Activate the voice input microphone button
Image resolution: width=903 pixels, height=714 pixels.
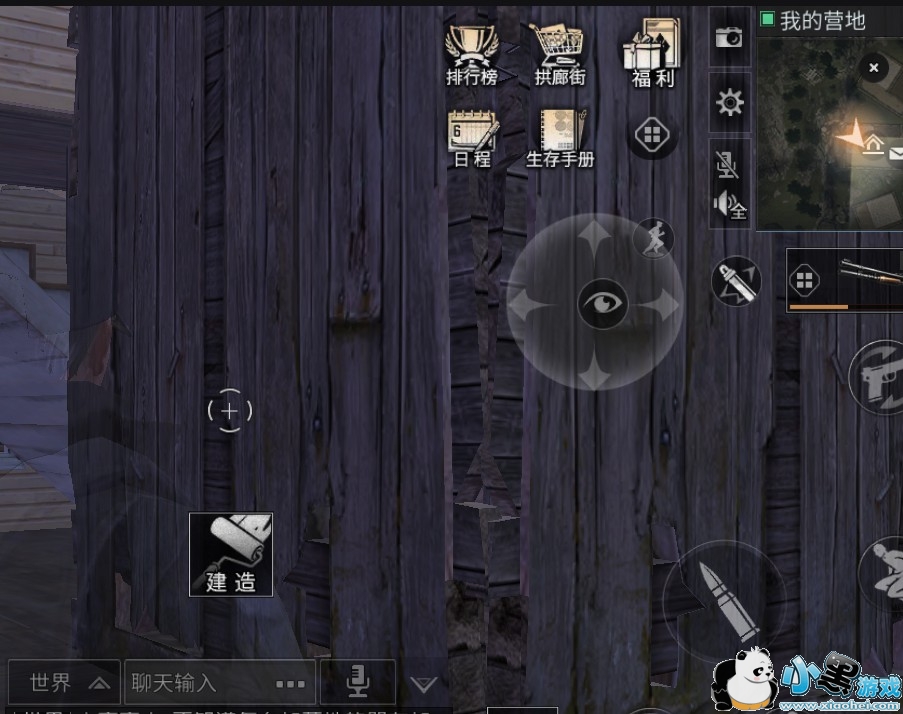[x=357, y=682]
